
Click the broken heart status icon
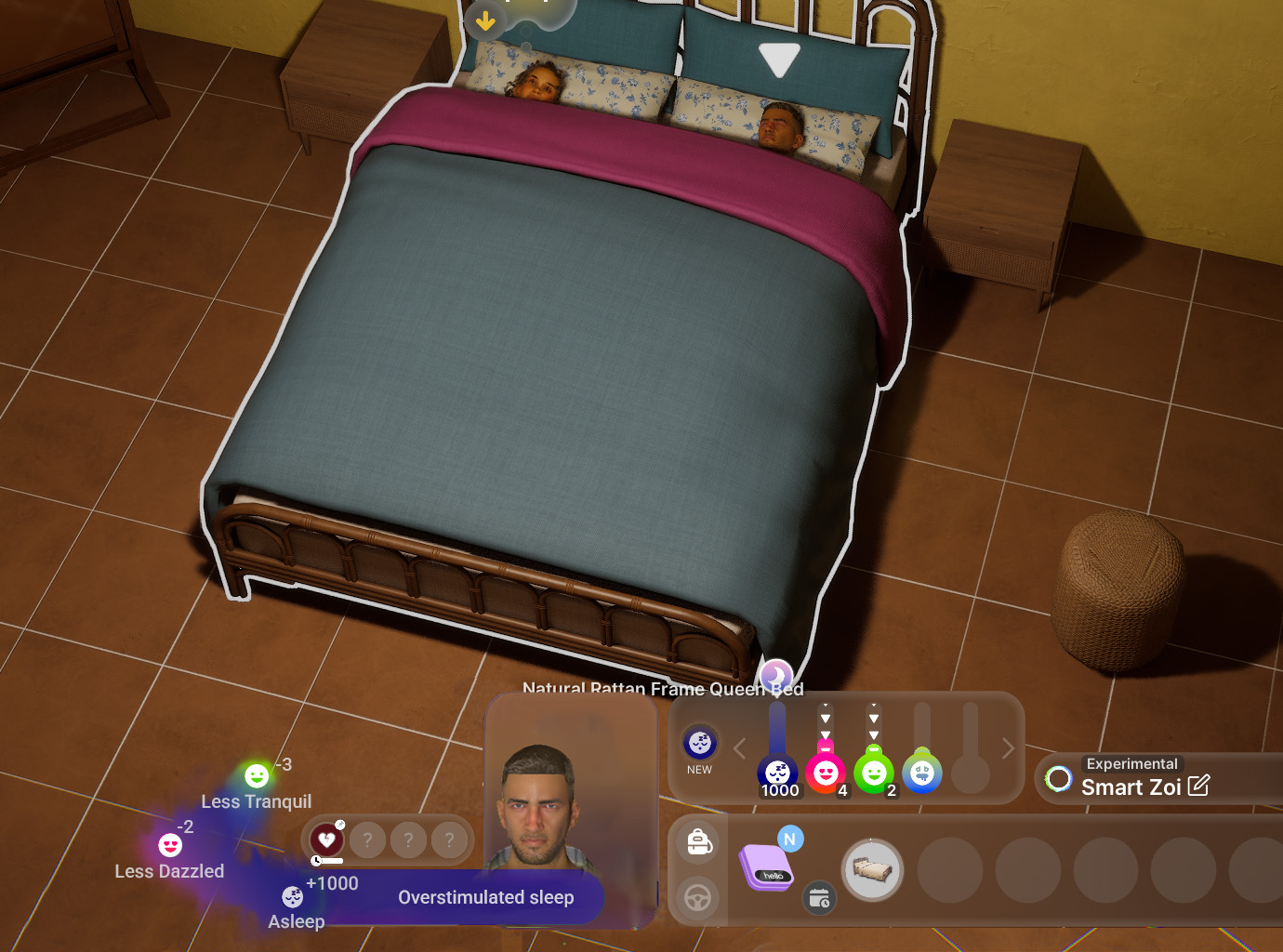(327, 840)
